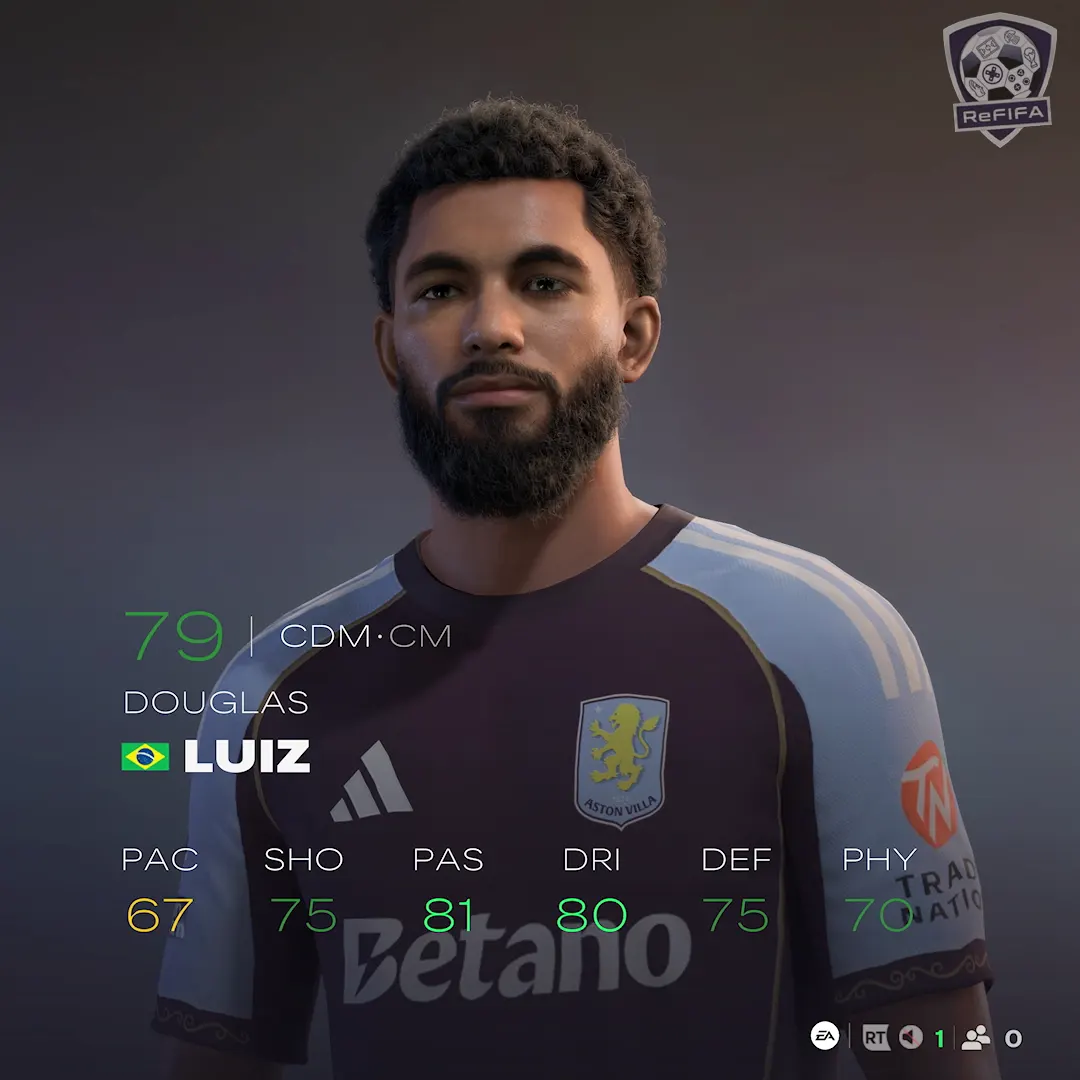Screen dimensions: 1080x1080
Task: Click the round EA logo icon
Action: pos(824,1037)
